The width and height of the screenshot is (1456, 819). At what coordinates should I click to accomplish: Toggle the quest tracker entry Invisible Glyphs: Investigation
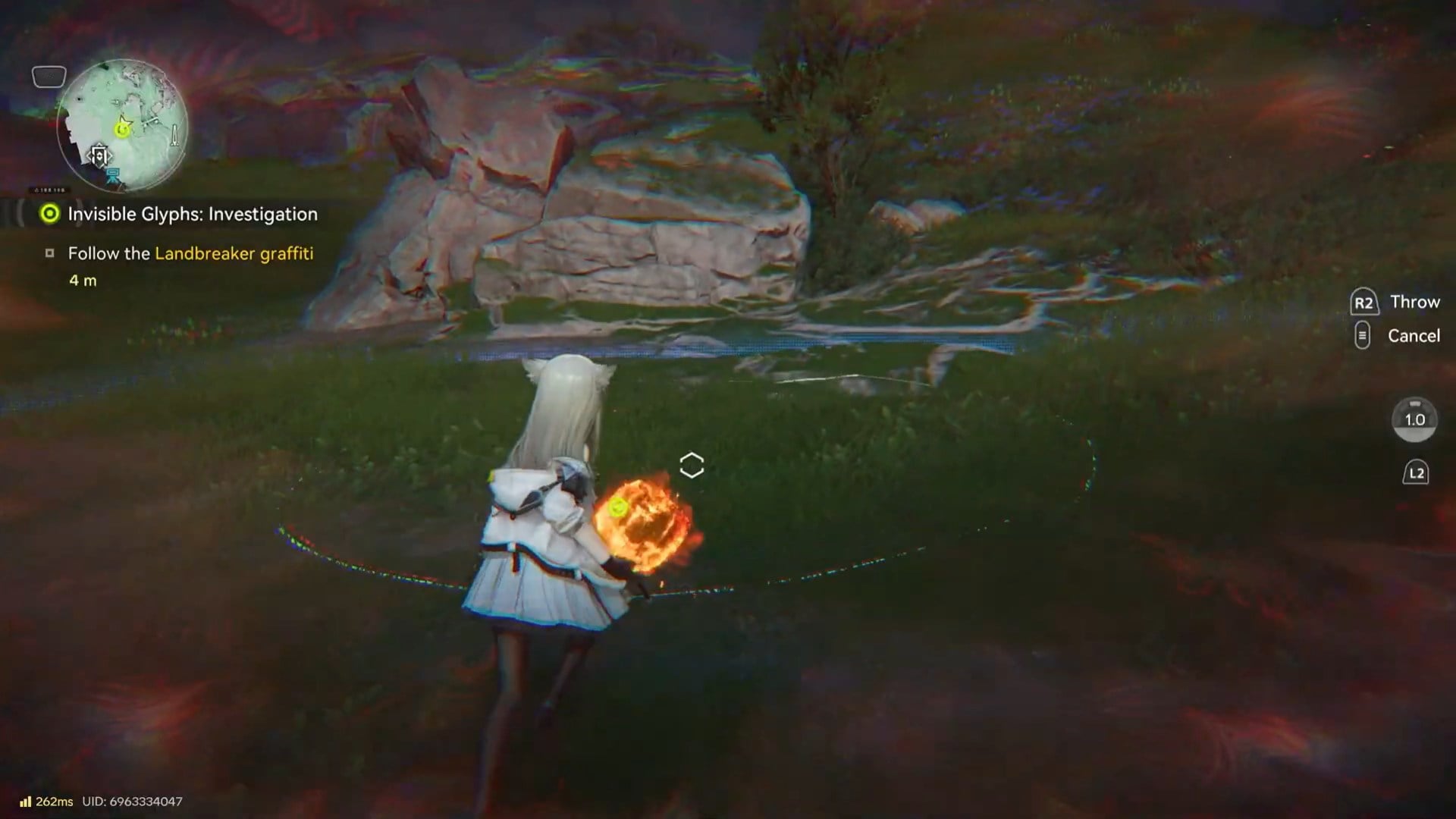coord(191,214)
